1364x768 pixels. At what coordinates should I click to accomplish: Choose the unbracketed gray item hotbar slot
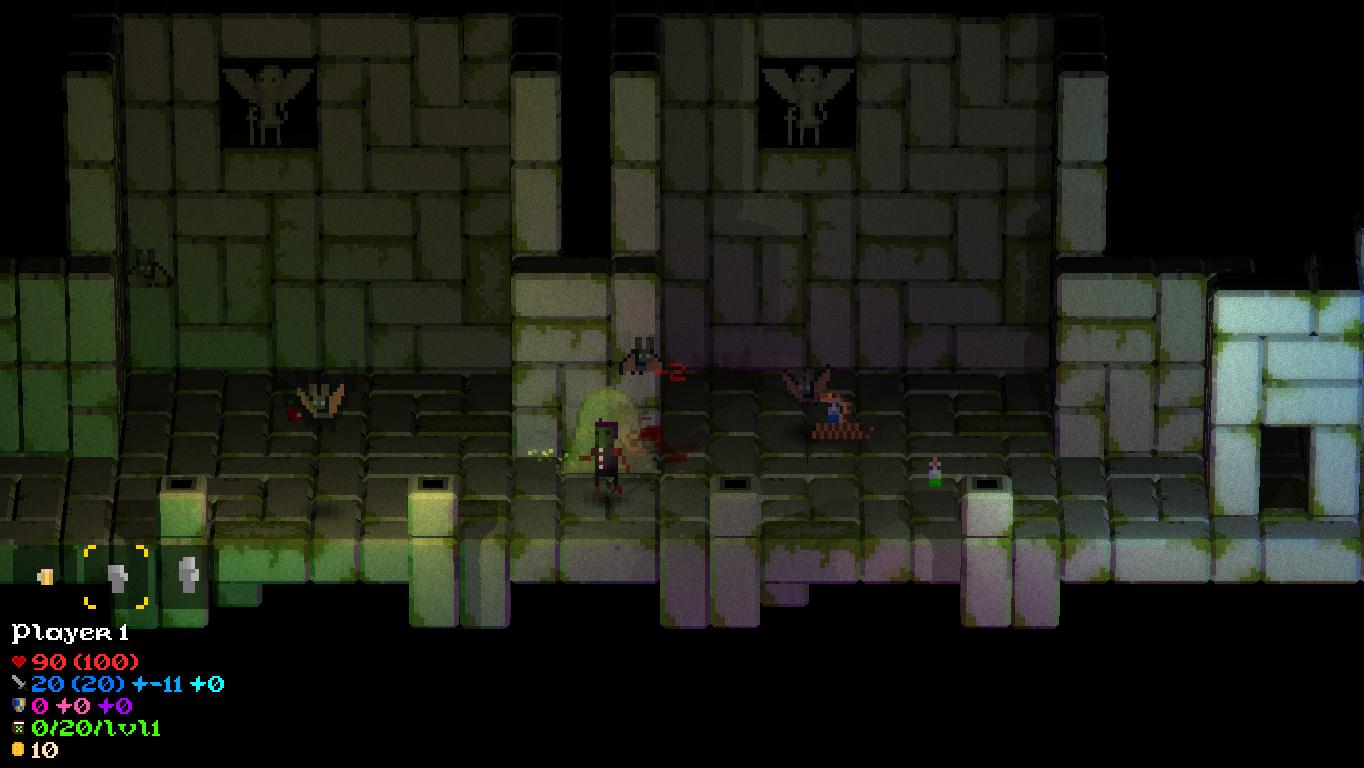pos(187,576)
